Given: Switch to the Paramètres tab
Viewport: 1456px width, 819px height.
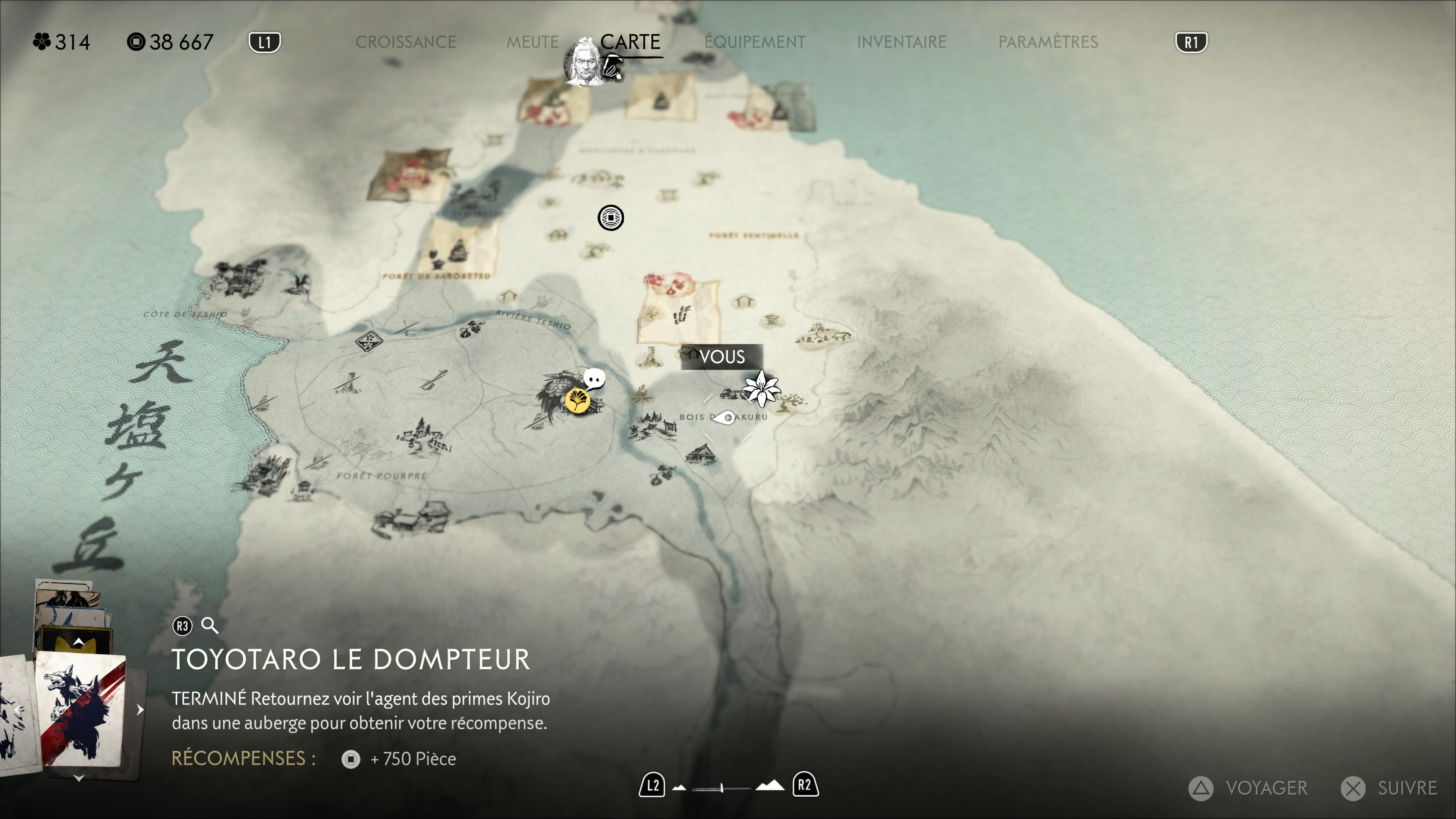Looking at the screenshot, I should click(x=1048, y=42).
